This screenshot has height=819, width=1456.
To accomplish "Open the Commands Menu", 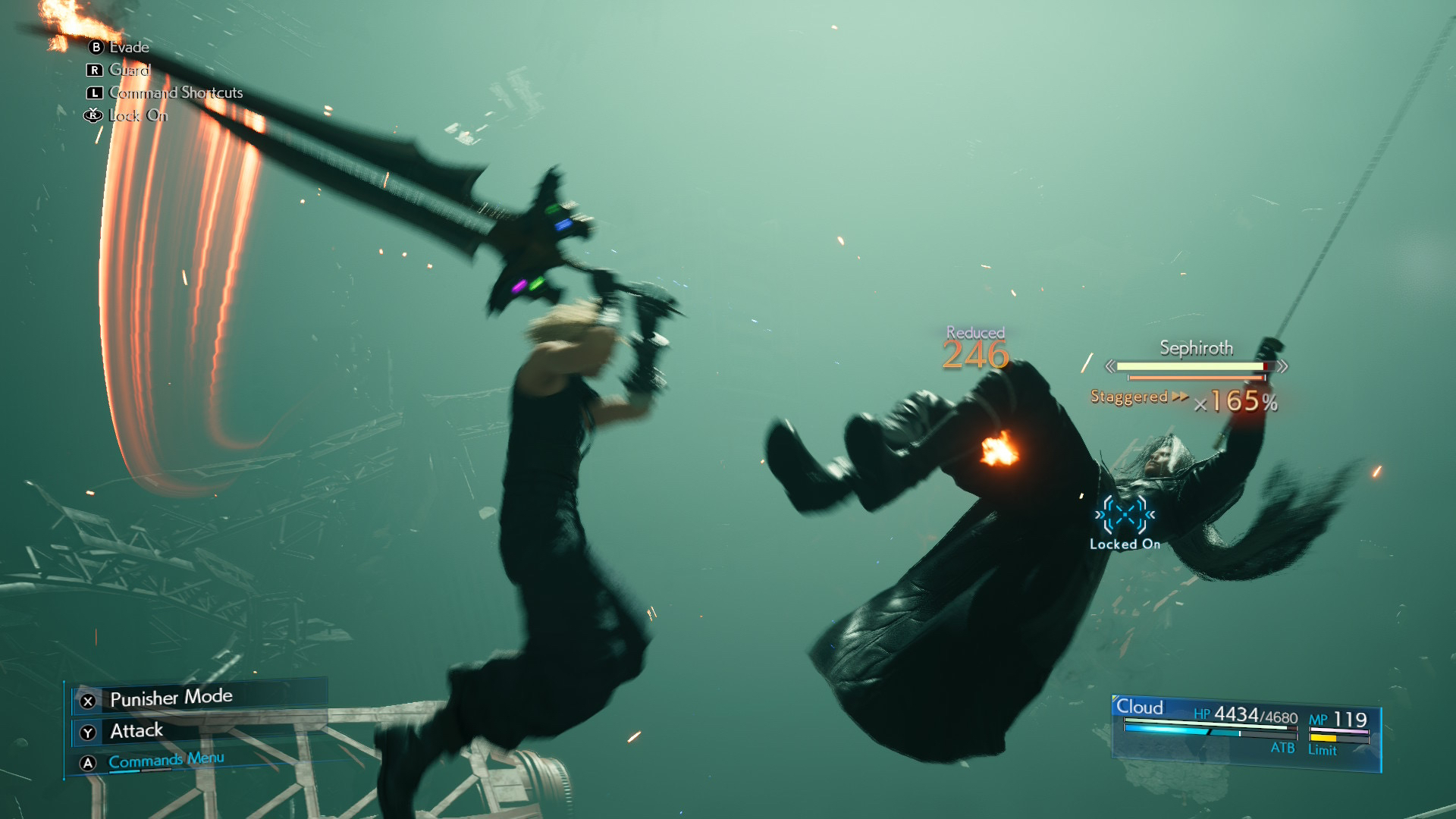I will [166, 761].
